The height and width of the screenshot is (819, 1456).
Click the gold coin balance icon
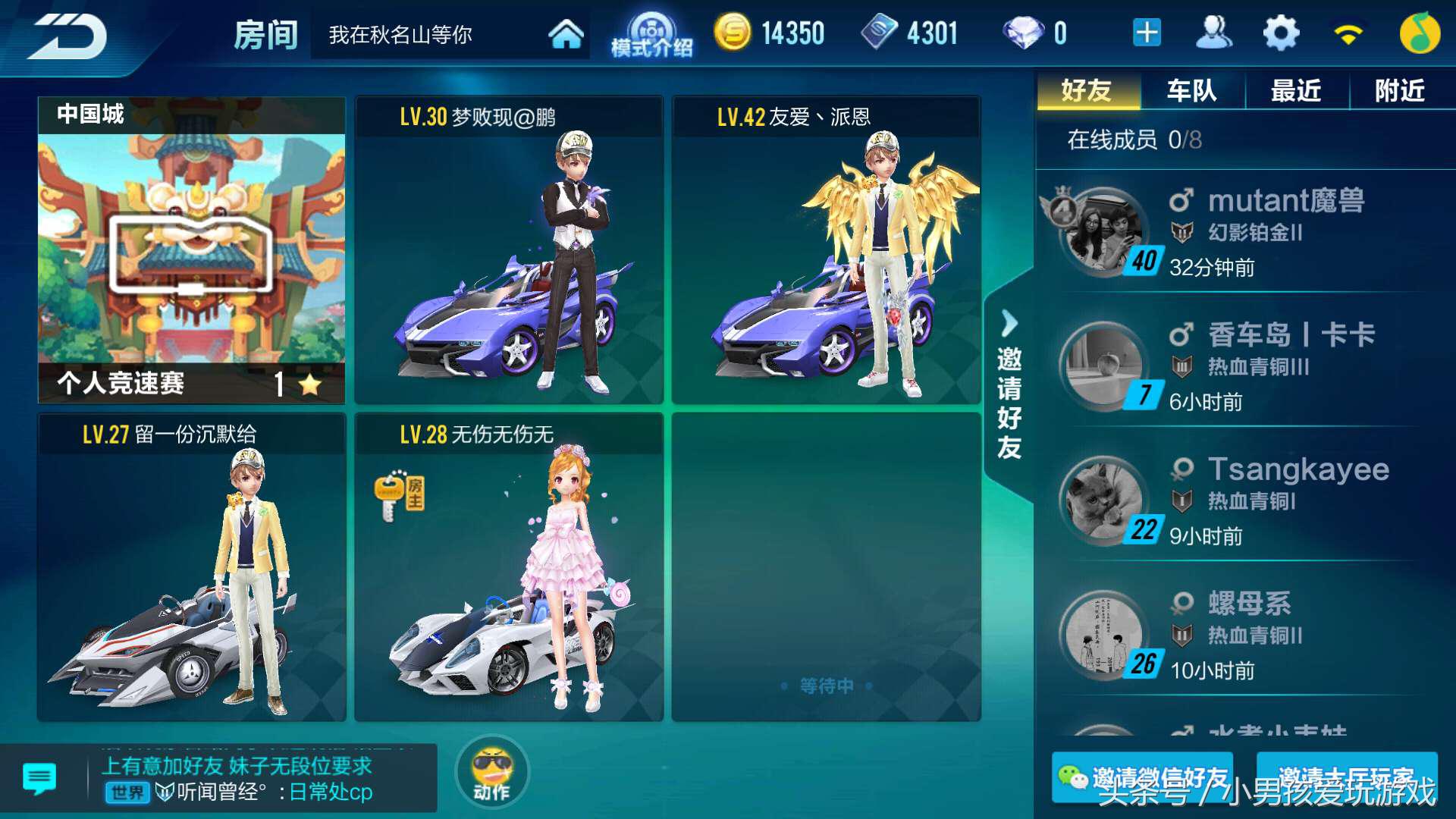[733, 32]
